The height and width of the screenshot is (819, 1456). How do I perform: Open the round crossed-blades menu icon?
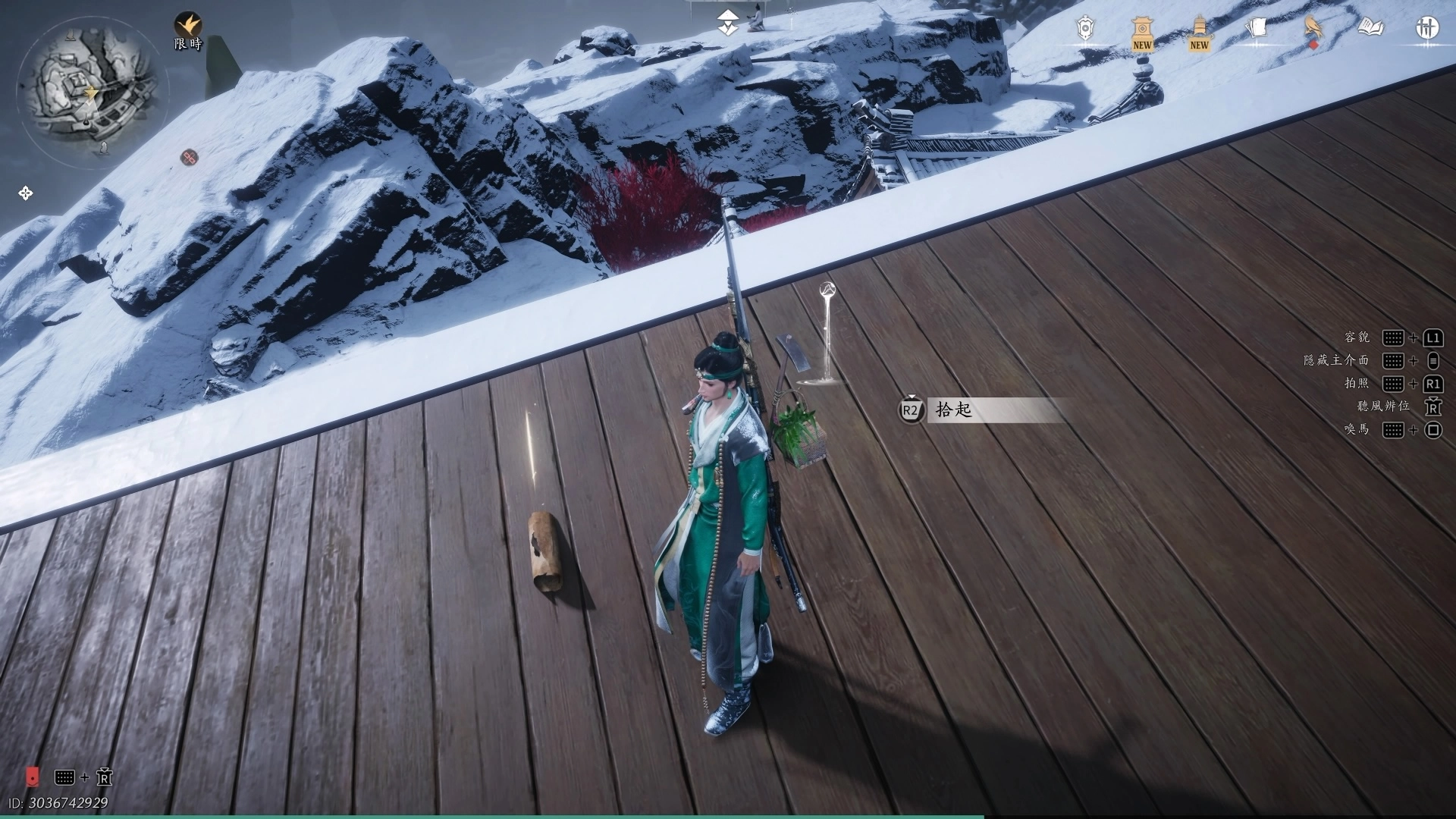(1427, 29)
